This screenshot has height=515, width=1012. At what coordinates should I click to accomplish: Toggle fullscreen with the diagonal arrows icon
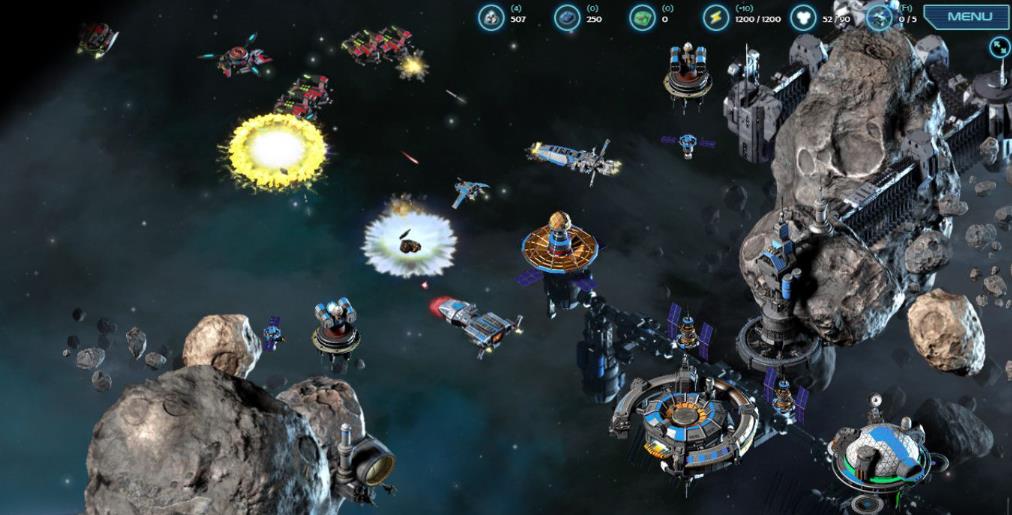pos(999,47)
